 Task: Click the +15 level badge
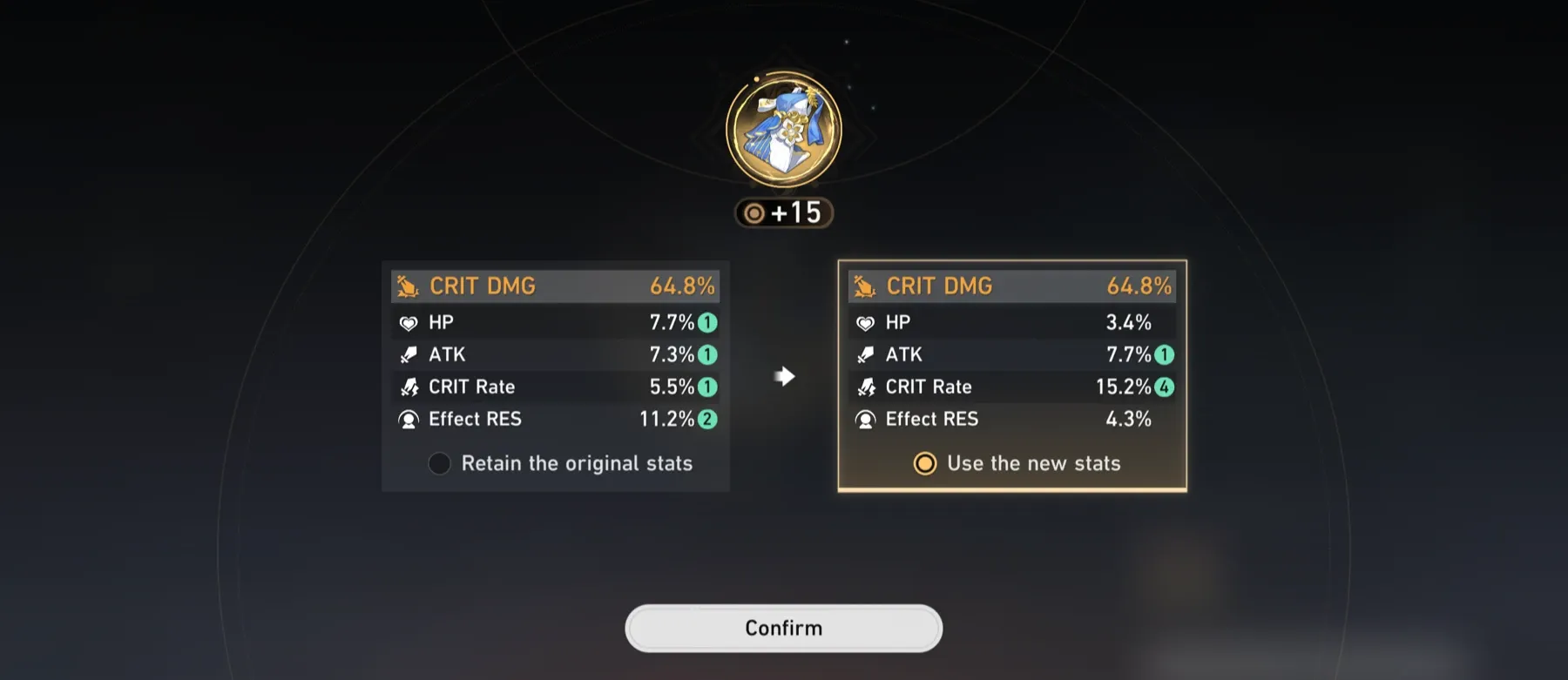(x=783, y=211)
